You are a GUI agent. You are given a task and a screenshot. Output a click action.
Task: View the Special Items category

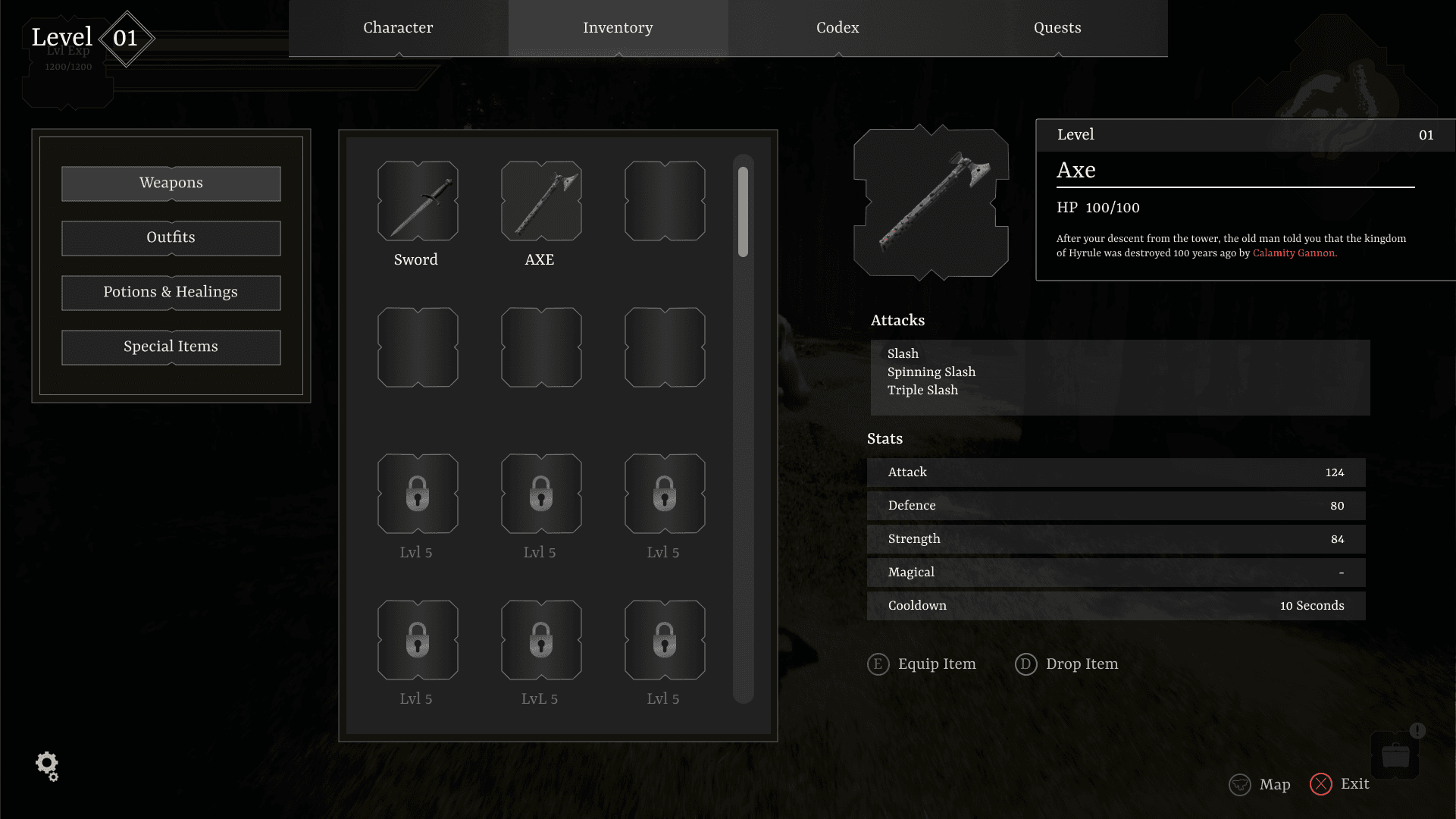pyautogui.click(x=171, y=347)
